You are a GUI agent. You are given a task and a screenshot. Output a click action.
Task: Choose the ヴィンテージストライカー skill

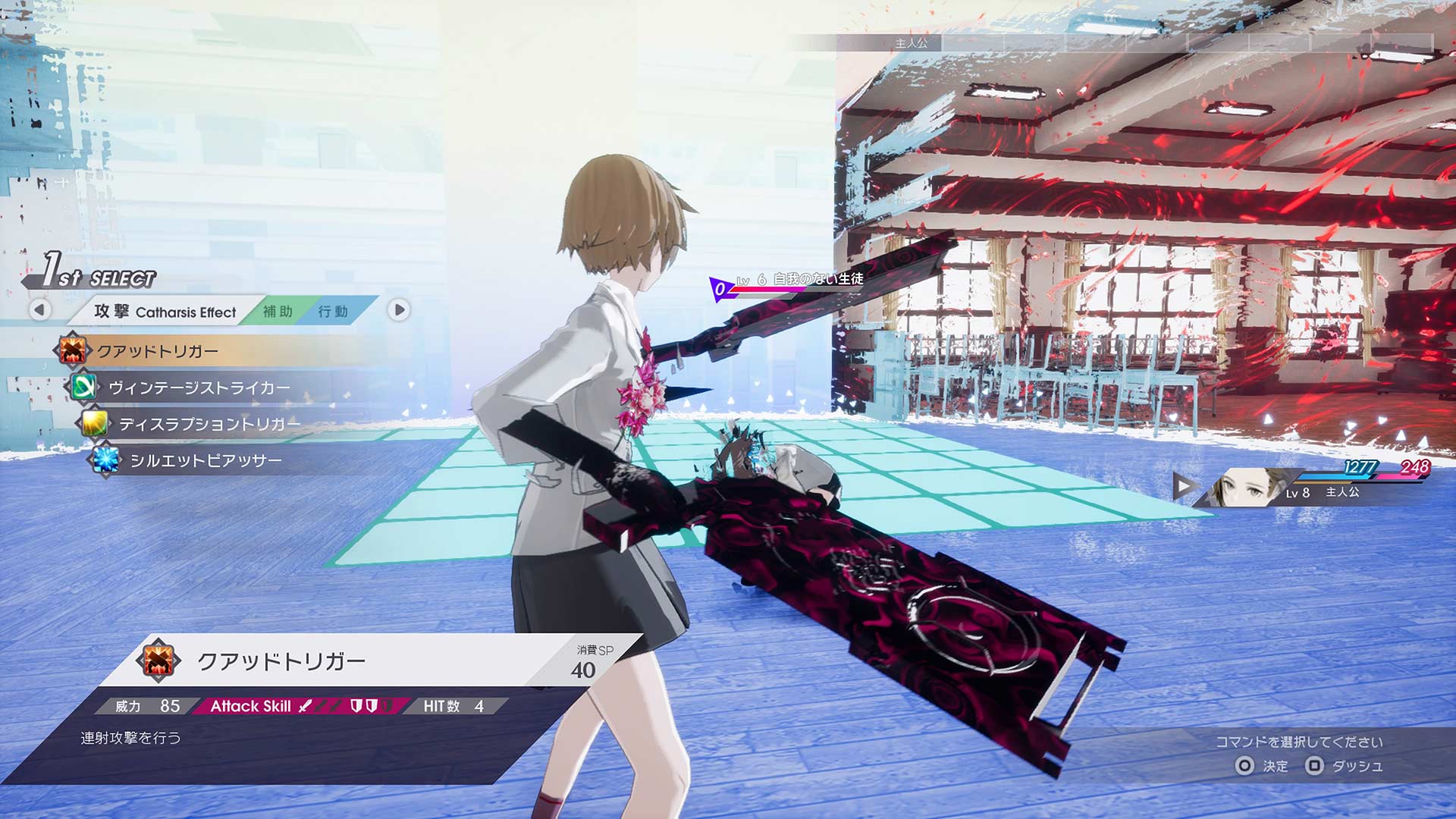[x=199, y=388]
